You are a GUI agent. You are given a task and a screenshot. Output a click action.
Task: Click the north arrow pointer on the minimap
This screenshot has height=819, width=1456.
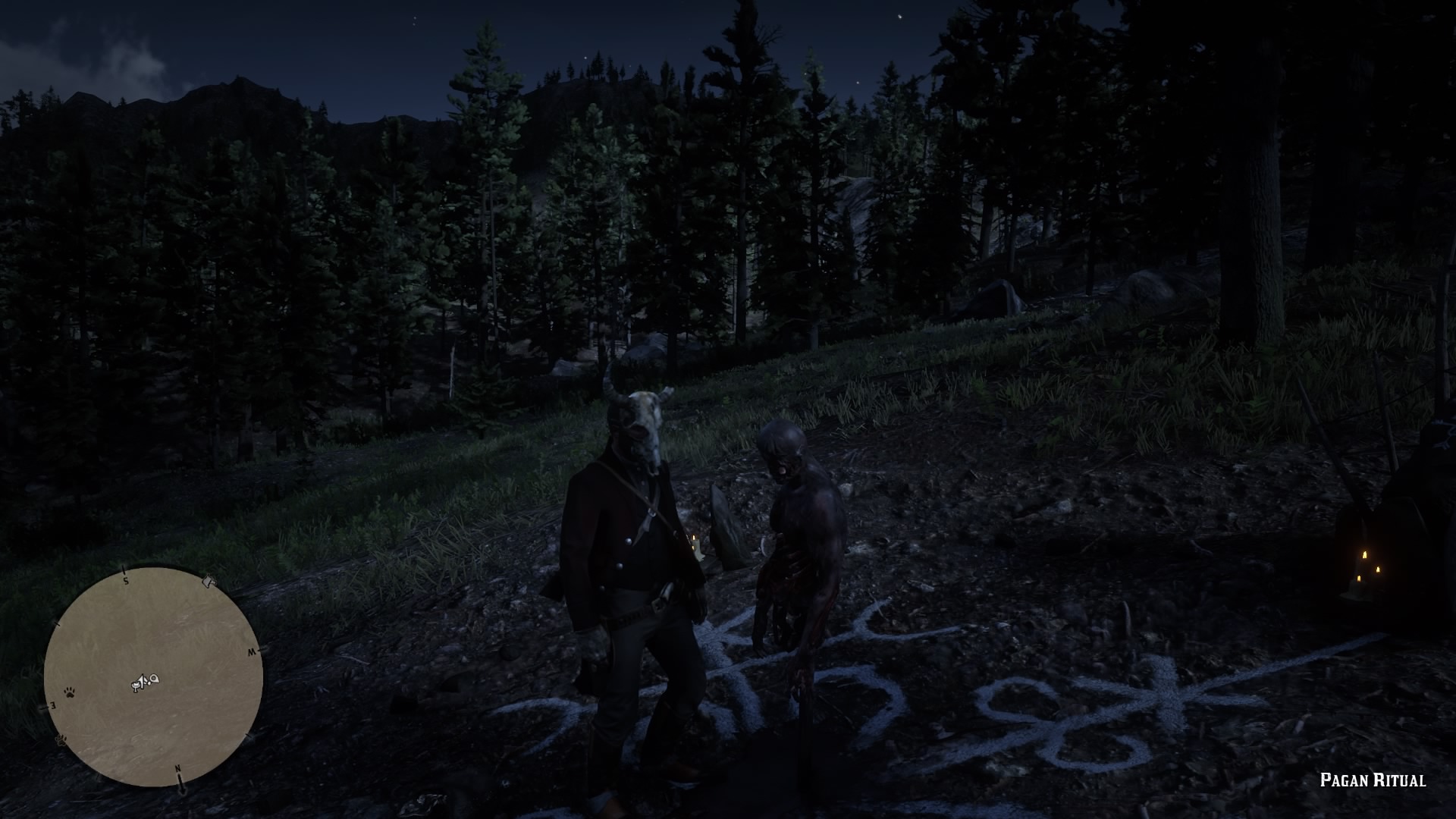pos(181,789)
